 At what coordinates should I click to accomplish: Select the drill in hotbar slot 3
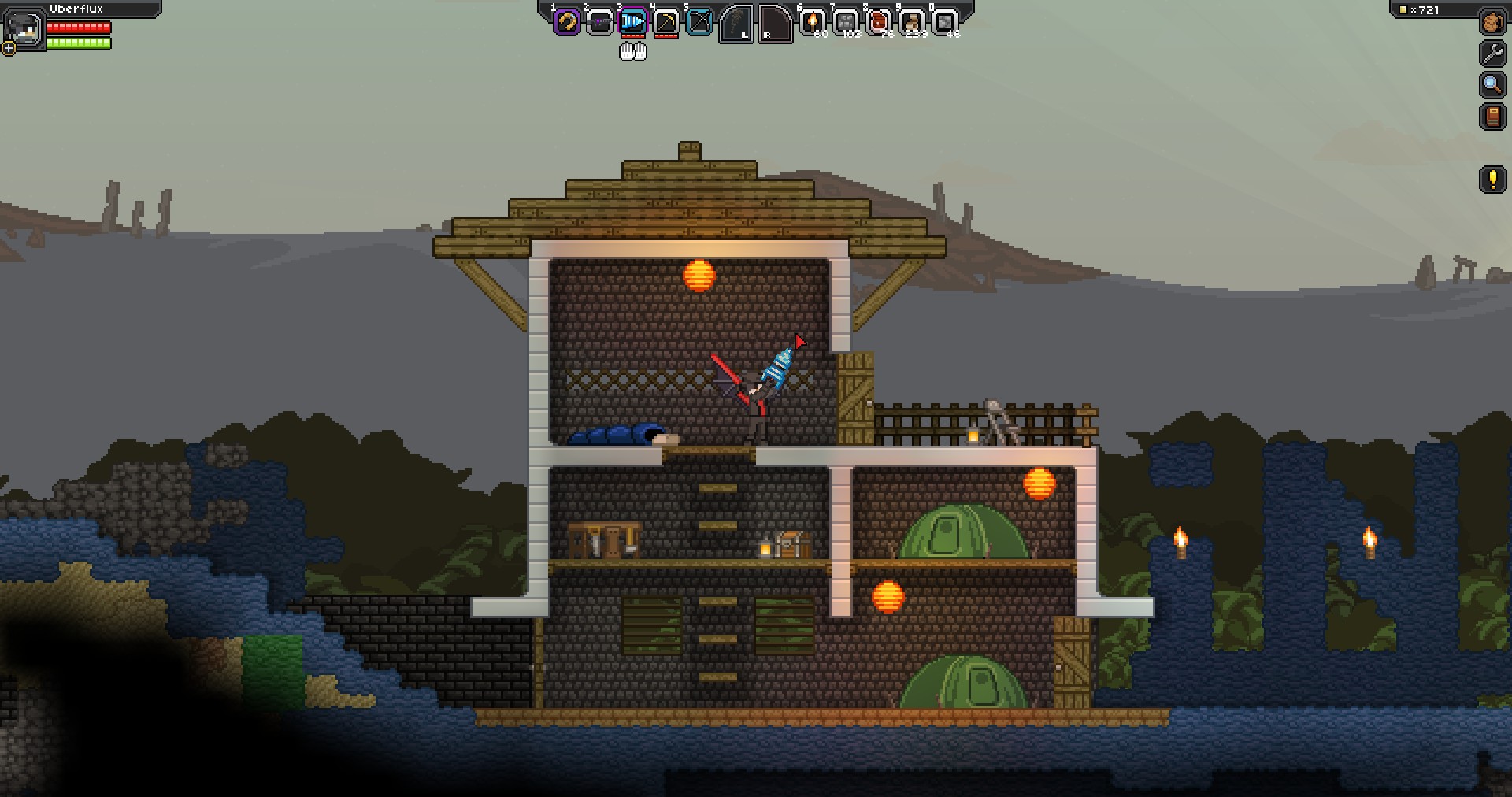tap(632, 22)
